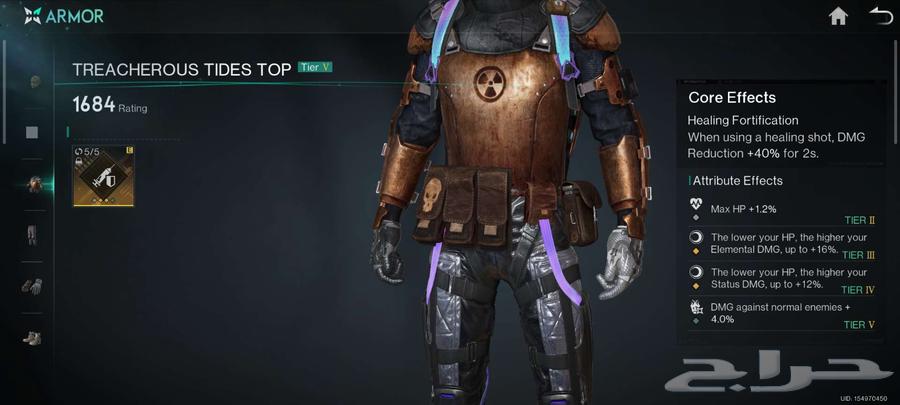Viewport: 900px width, 405px height.
Task: Switch to the pants armor slot
Action: point(33,236)
